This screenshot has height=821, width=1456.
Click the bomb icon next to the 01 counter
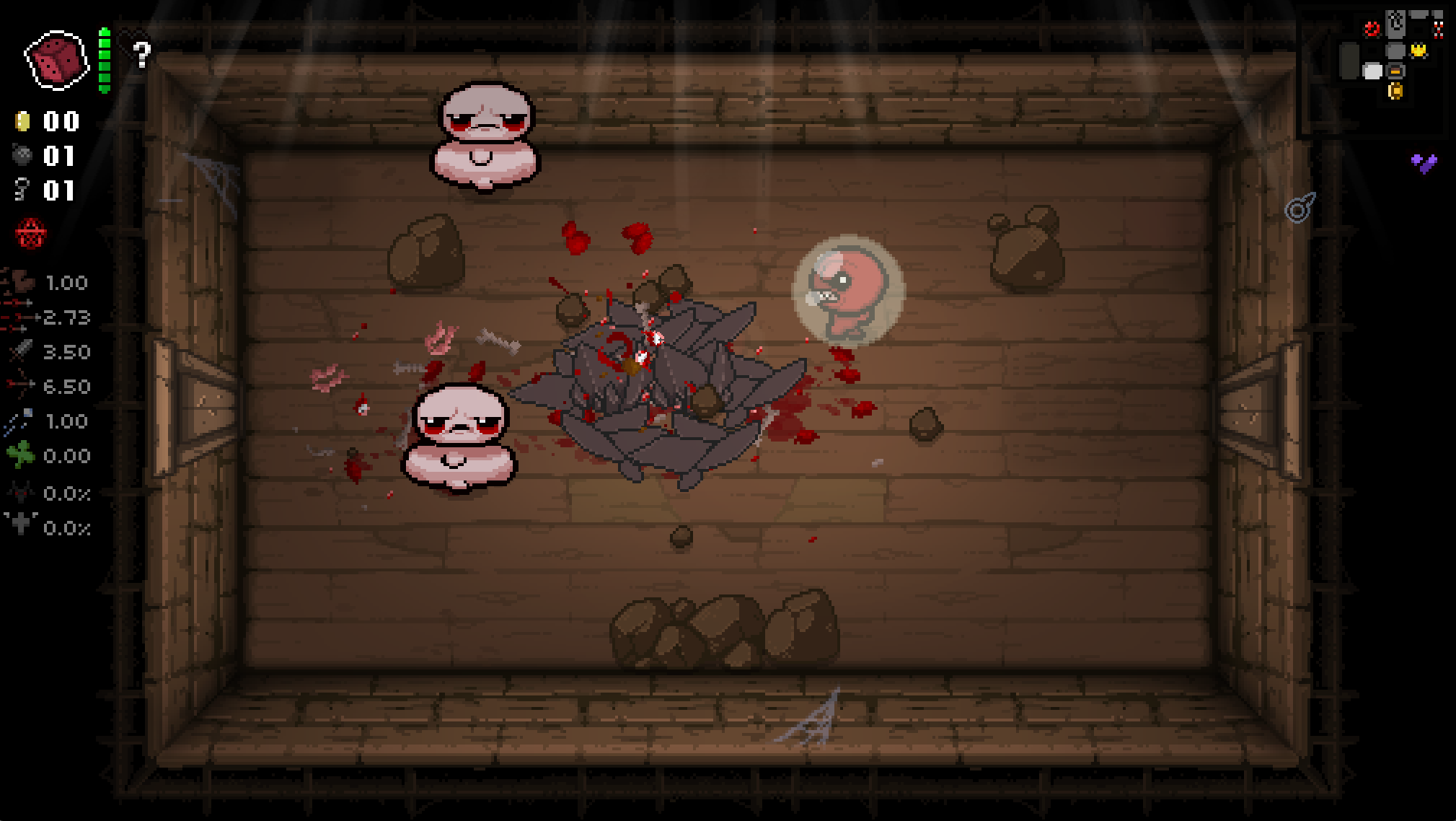23,155
